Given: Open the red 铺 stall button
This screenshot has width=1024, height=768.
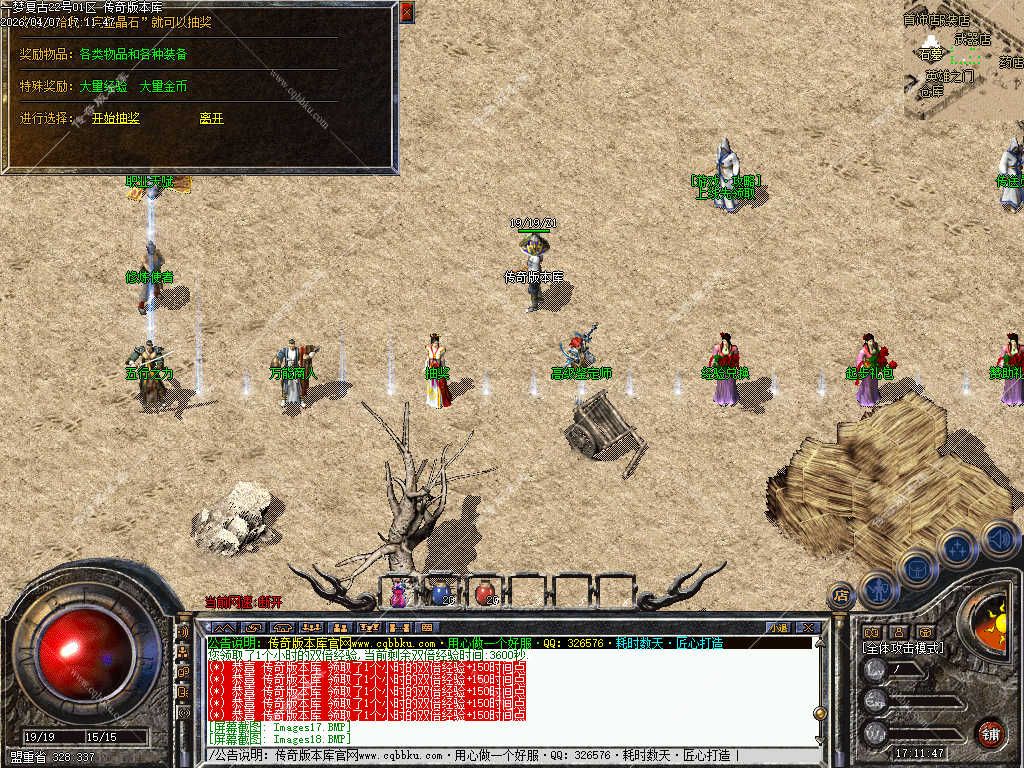Looking at the screenshot, I should [990, 733].
